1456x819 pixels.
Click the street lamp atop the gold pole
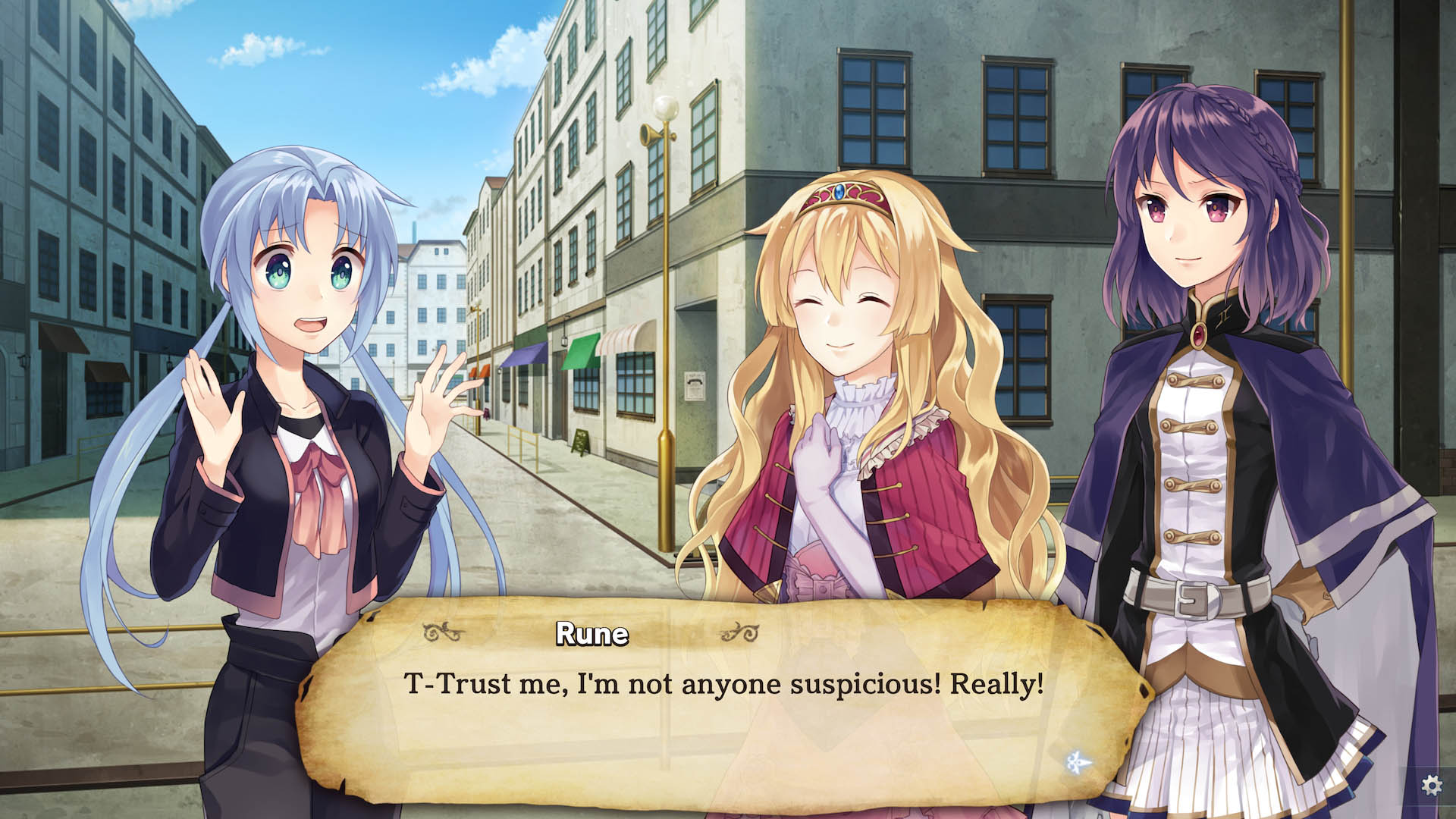(x=667, y=108)
